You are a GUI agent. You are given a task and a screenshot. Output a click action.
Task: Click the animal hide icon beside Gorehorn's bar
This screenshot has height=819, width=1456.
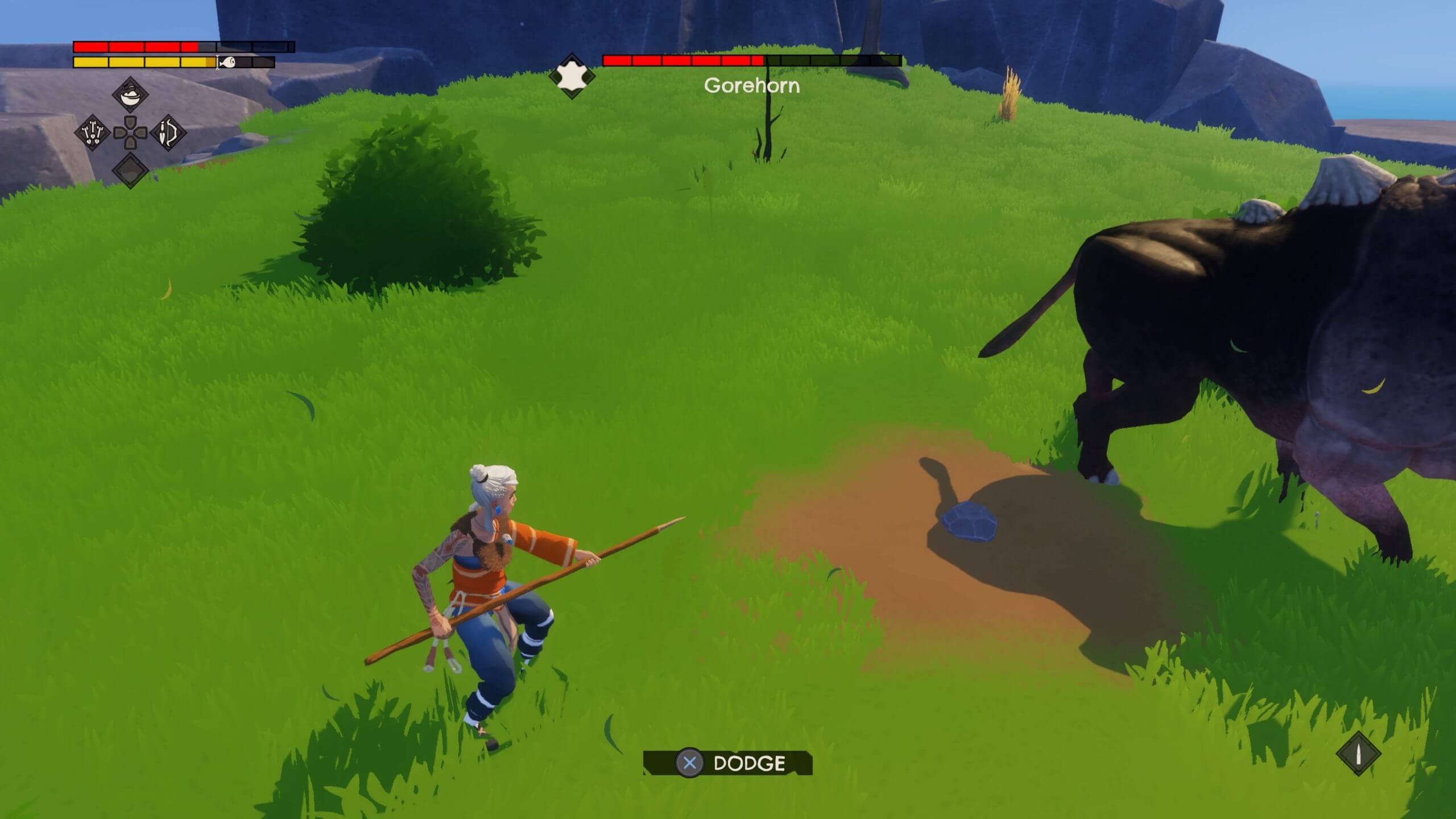tap(572, 76)
